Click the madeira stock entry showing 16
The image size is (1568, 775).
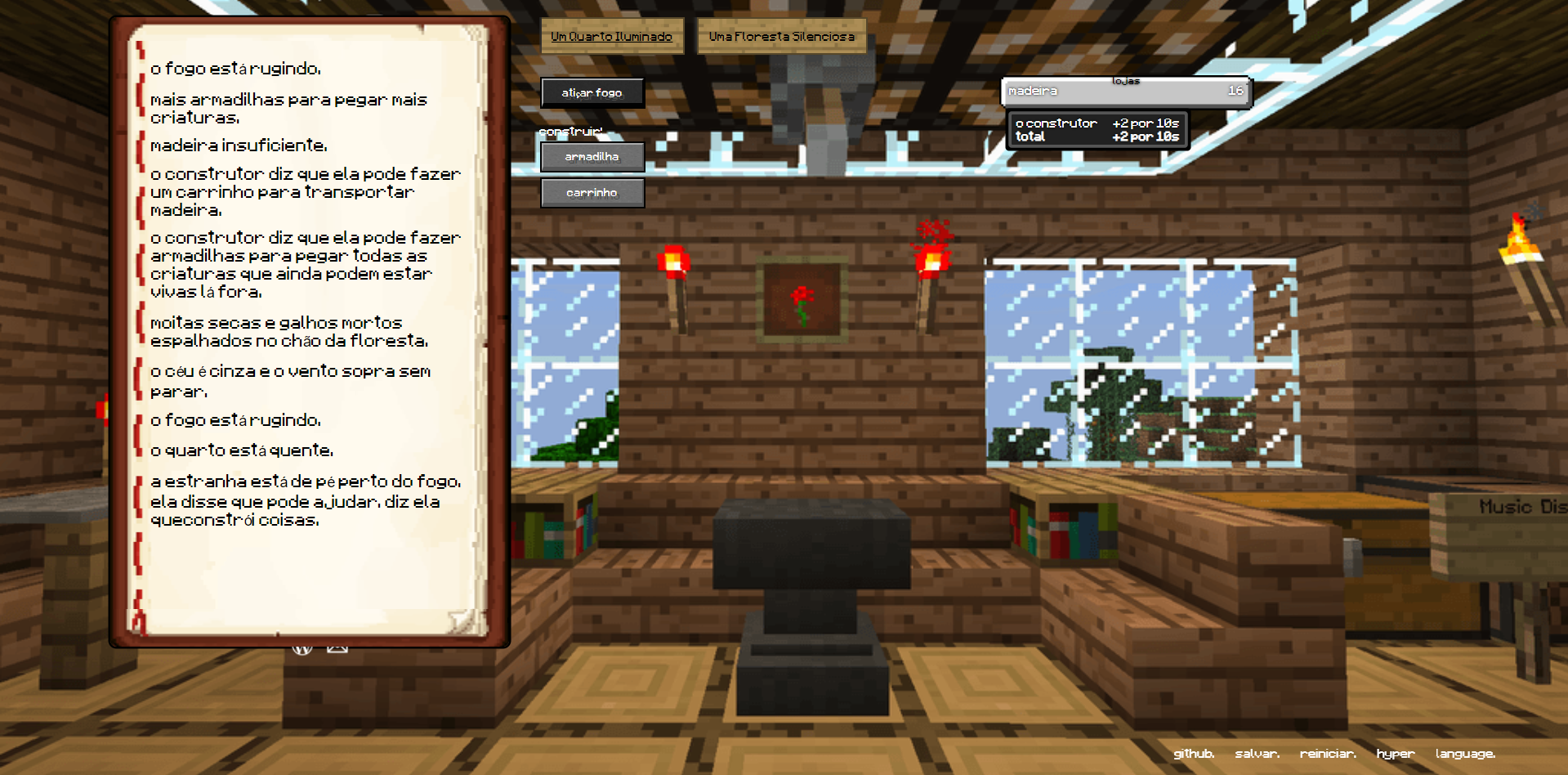click(1125, 91)
